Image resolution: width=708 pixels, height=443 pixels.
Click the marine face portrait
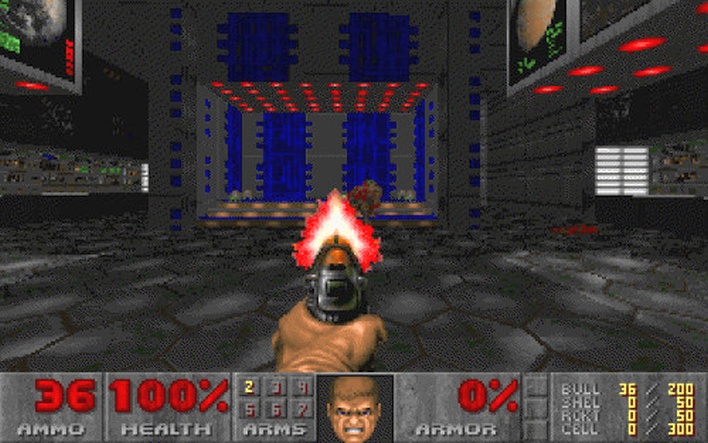click(x=354, y=408)
